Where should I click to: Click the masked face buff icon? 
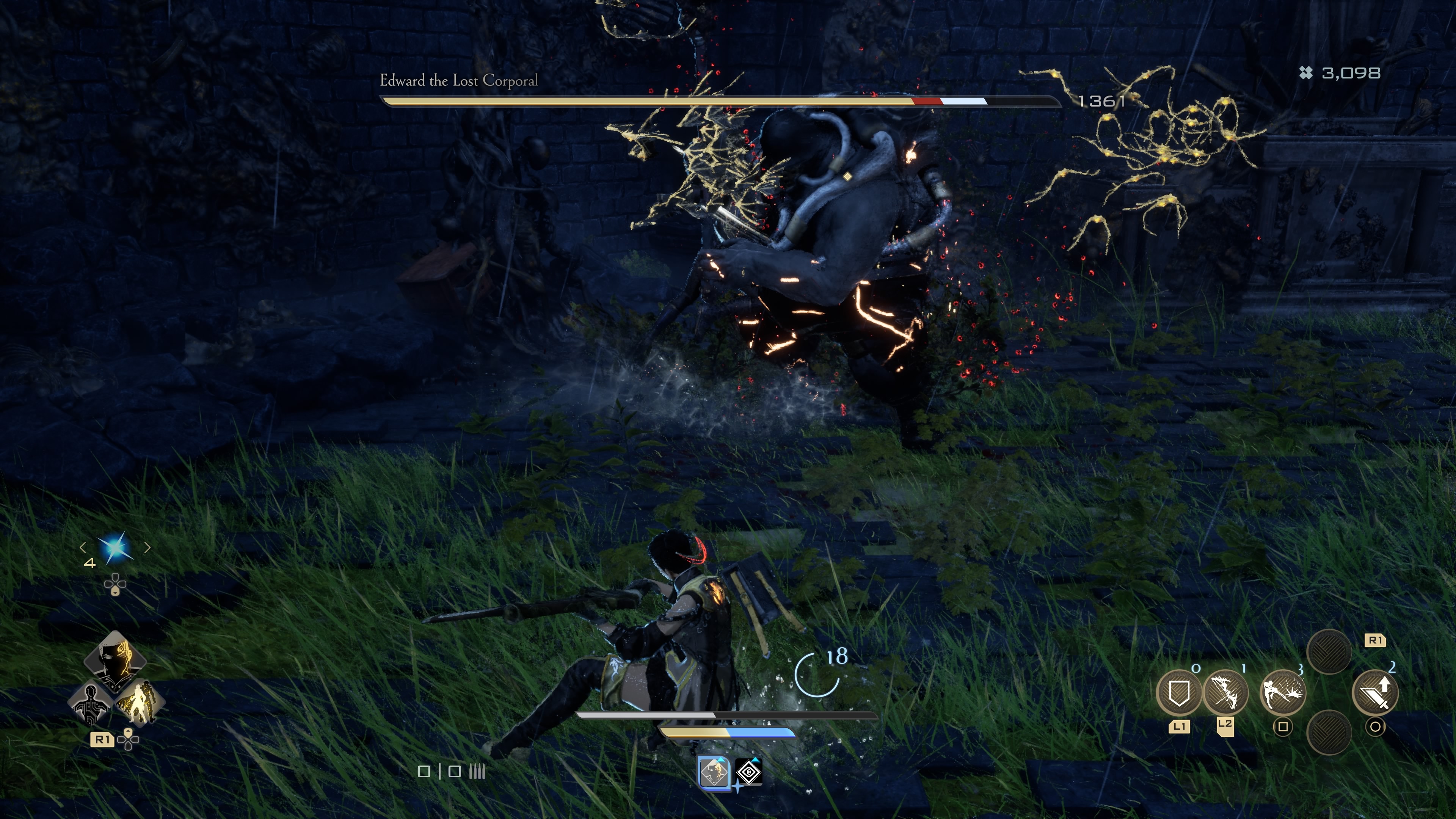tap(713, 772)
